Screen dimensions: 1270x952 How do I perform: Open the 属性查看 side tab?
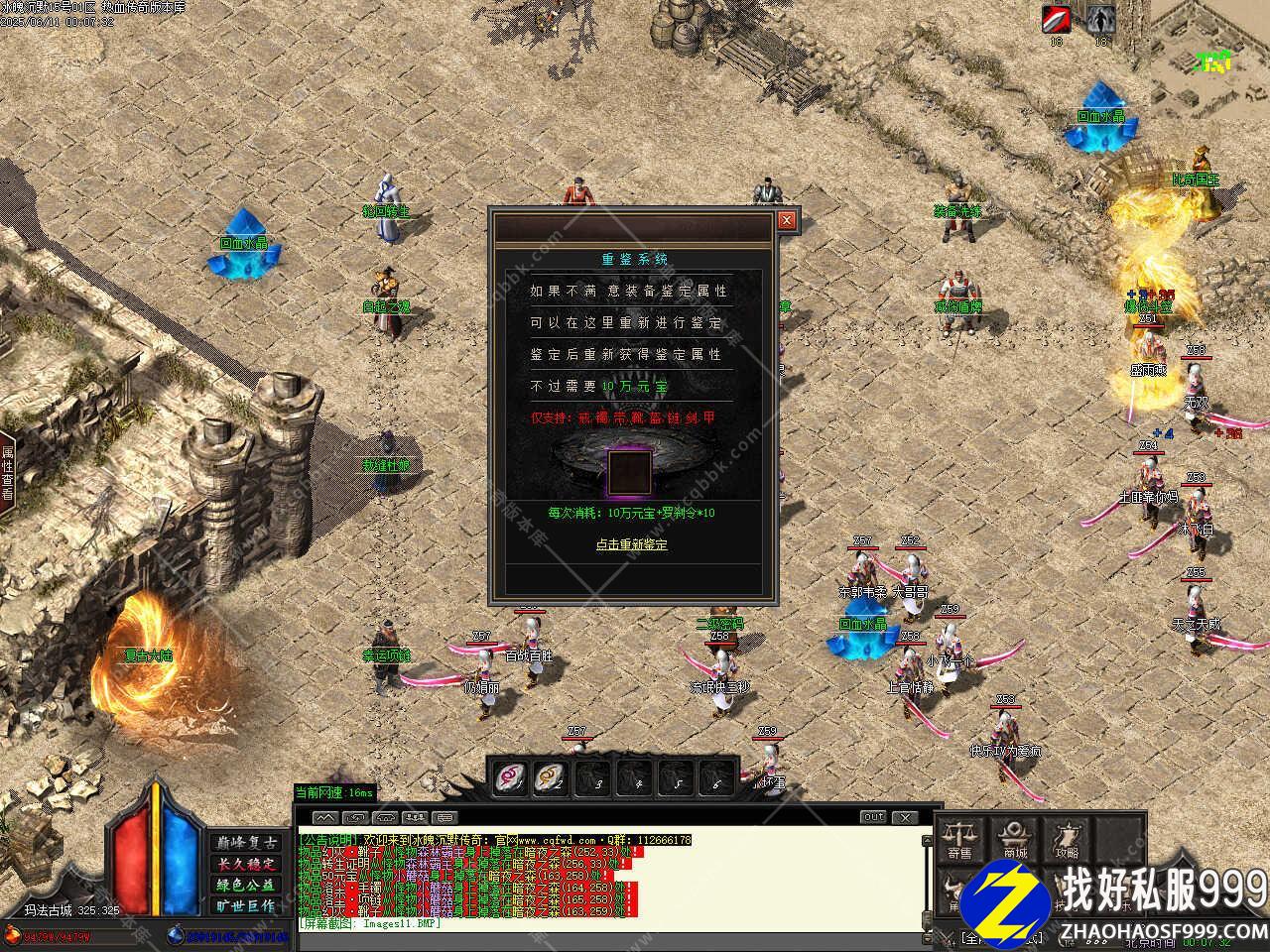coord(7,472)
